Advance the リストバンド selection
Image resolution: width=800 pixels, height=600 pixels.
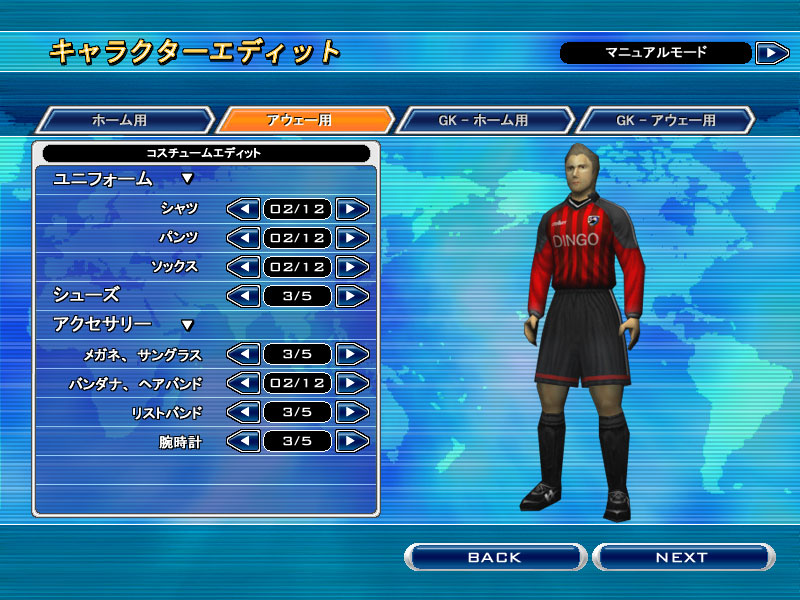click(352, 412)
